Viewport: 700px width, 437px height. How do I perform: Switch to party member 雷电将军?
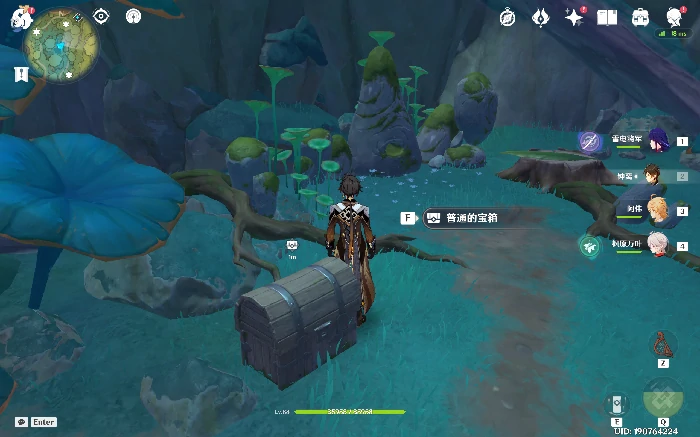tap(657, 141)
